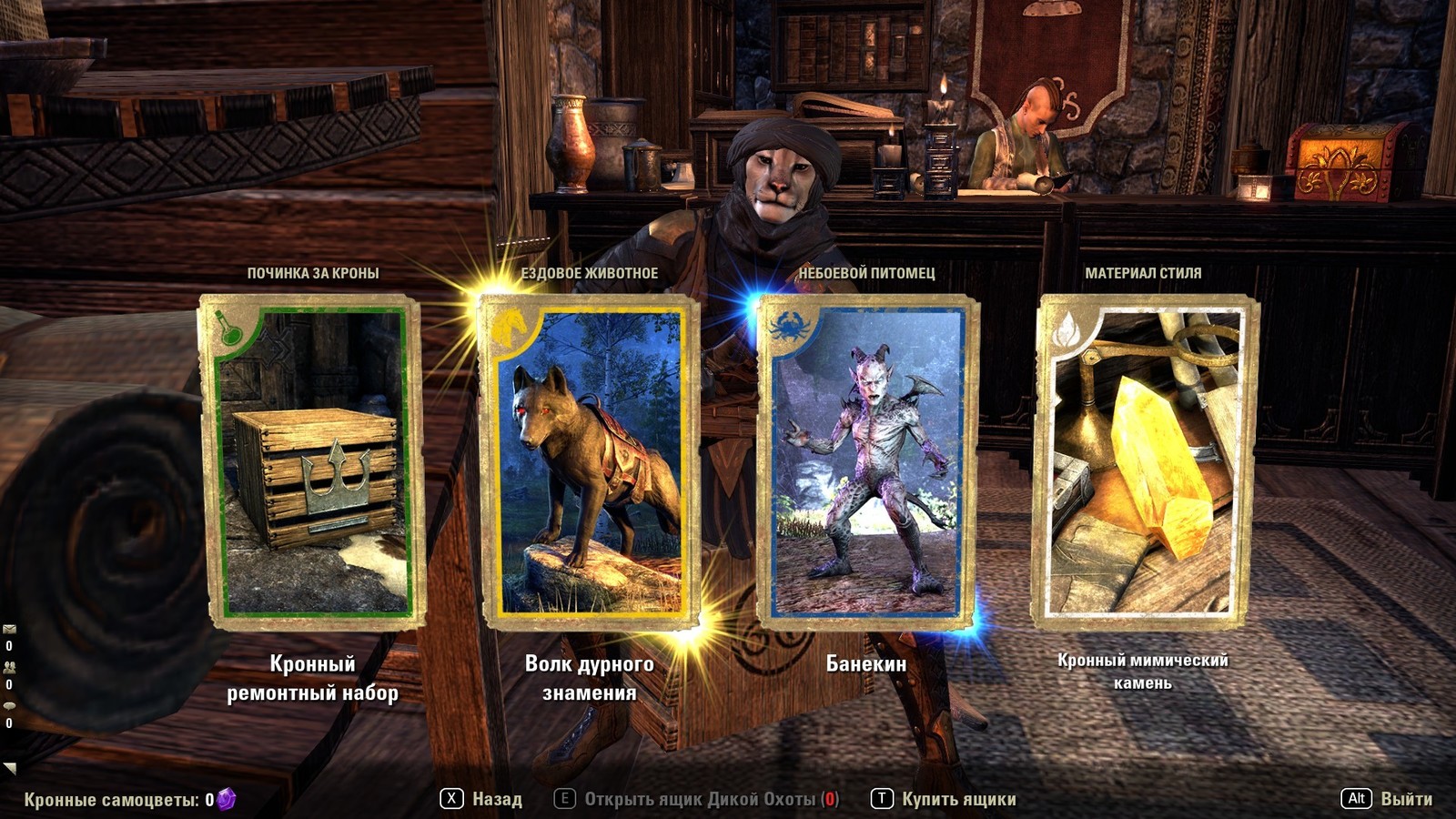Open the mail envelope icon
Viewport: 1456px width, 819px height.
click(x=9, y=629)
